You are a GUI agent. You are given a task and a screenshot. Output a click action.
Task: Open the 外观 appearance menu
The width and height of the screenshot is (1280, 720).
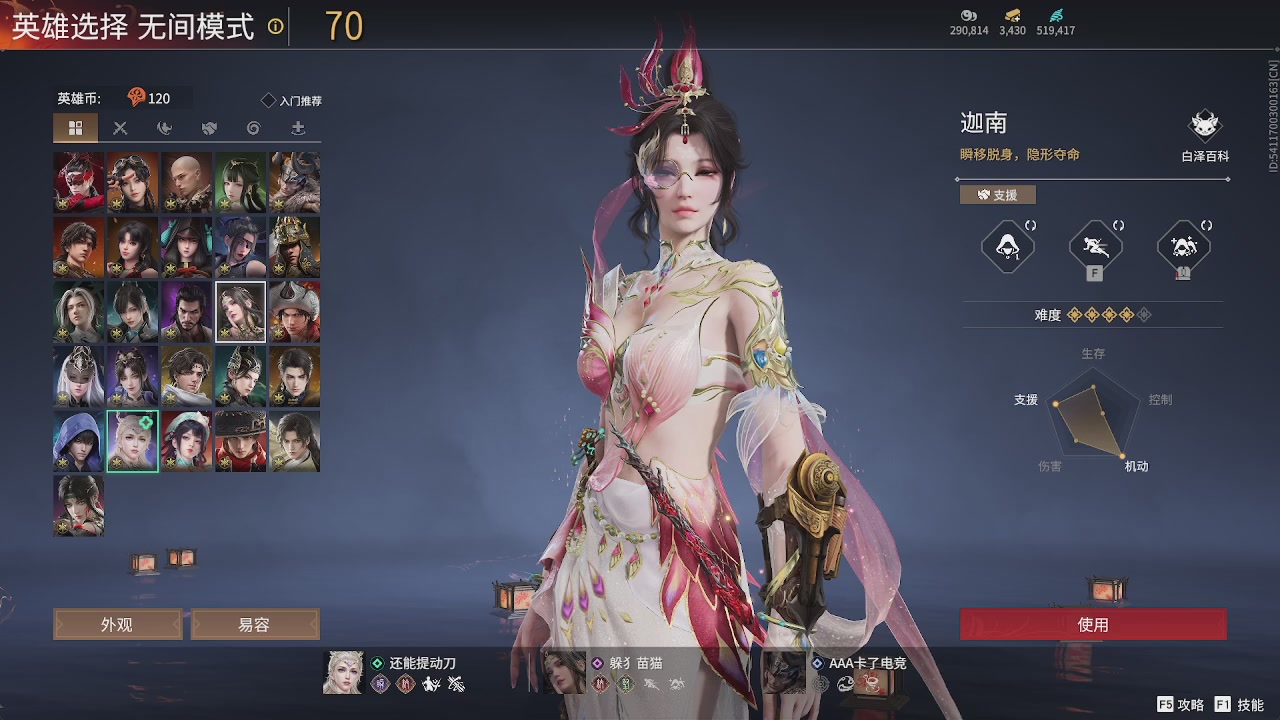[117, 624]
